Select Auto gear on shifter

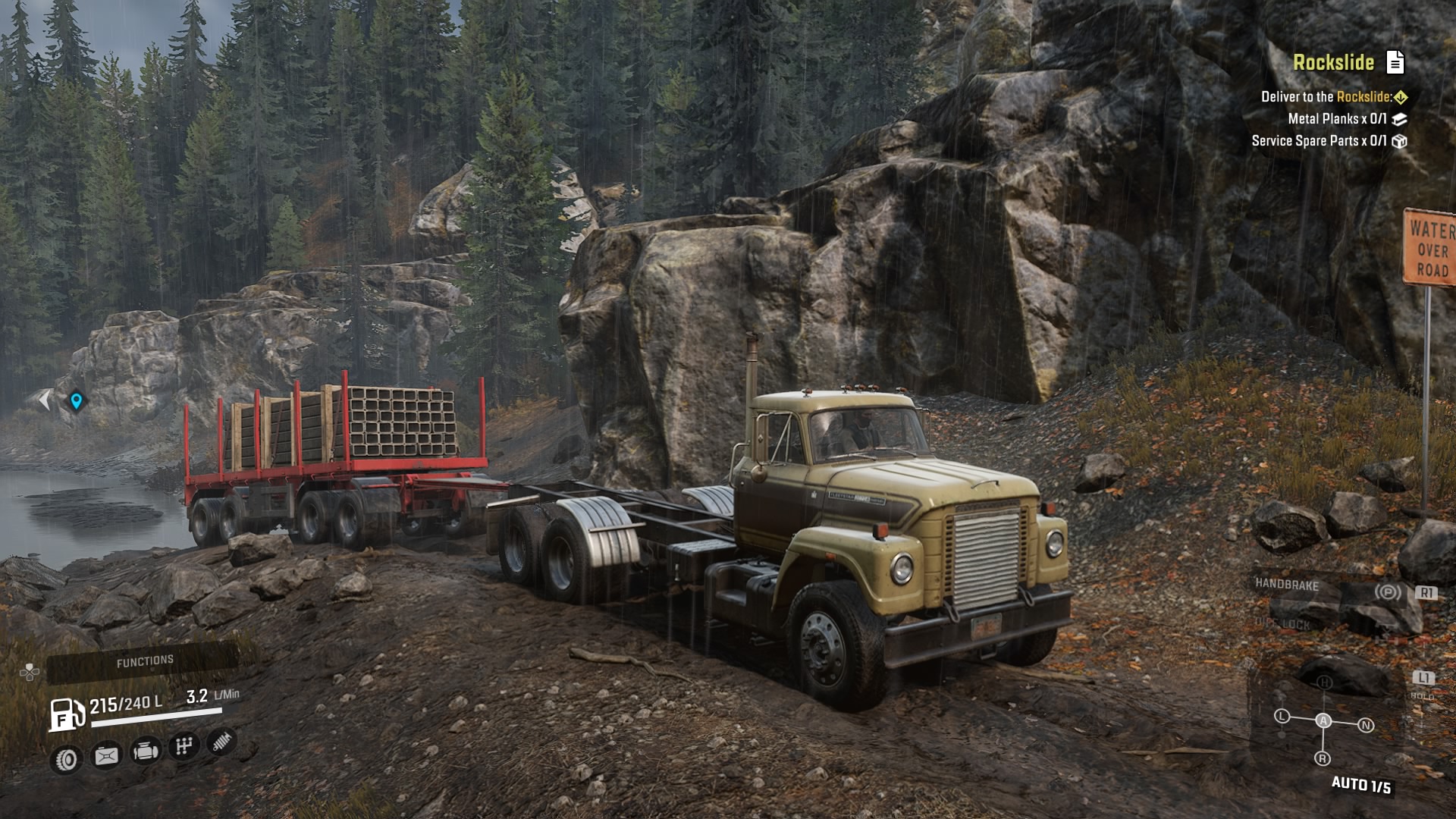click(x=1323, y=720)
